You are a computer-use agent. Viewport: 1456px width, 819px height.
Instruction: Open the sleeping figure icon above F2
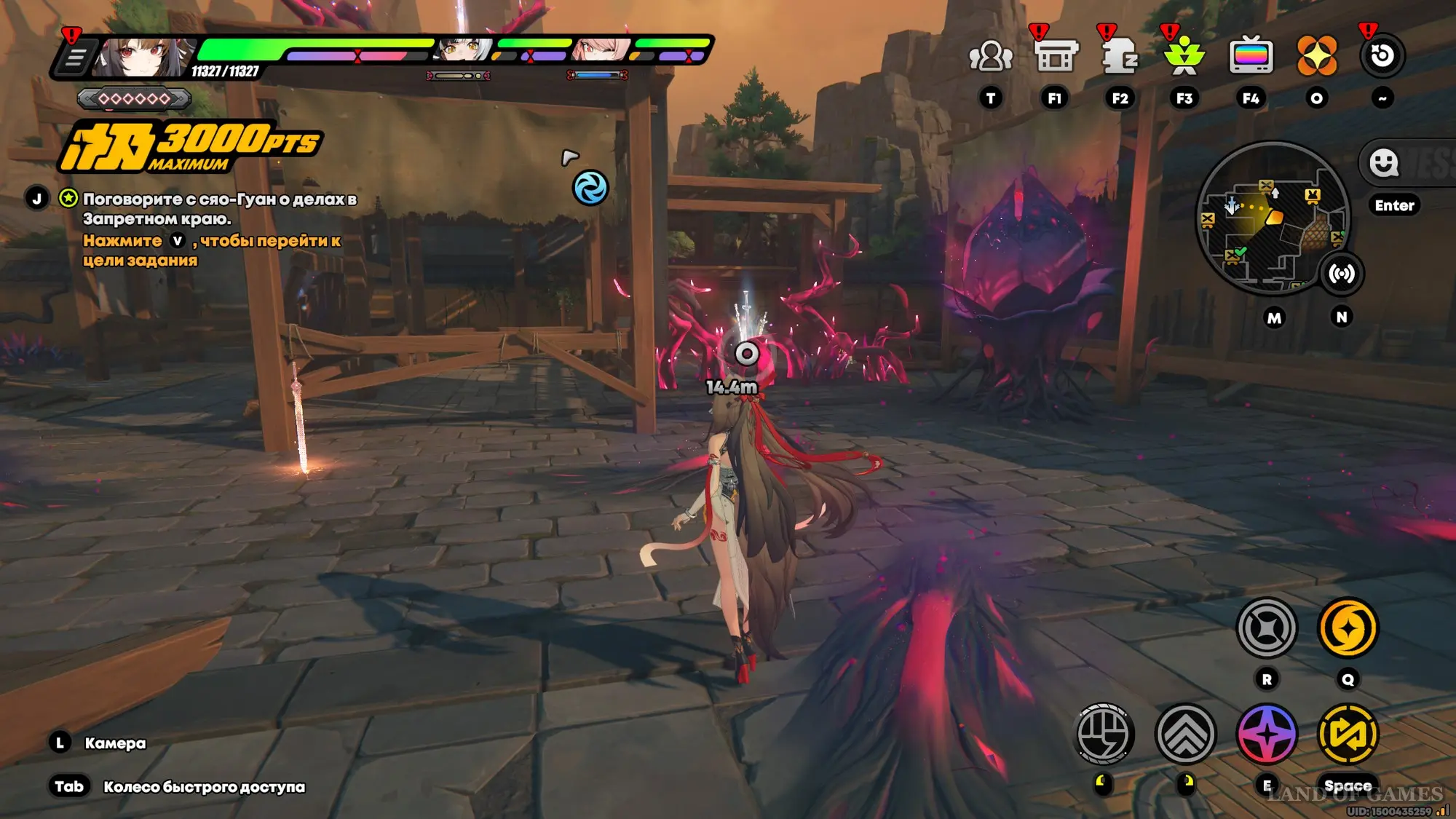[1120, 56]
